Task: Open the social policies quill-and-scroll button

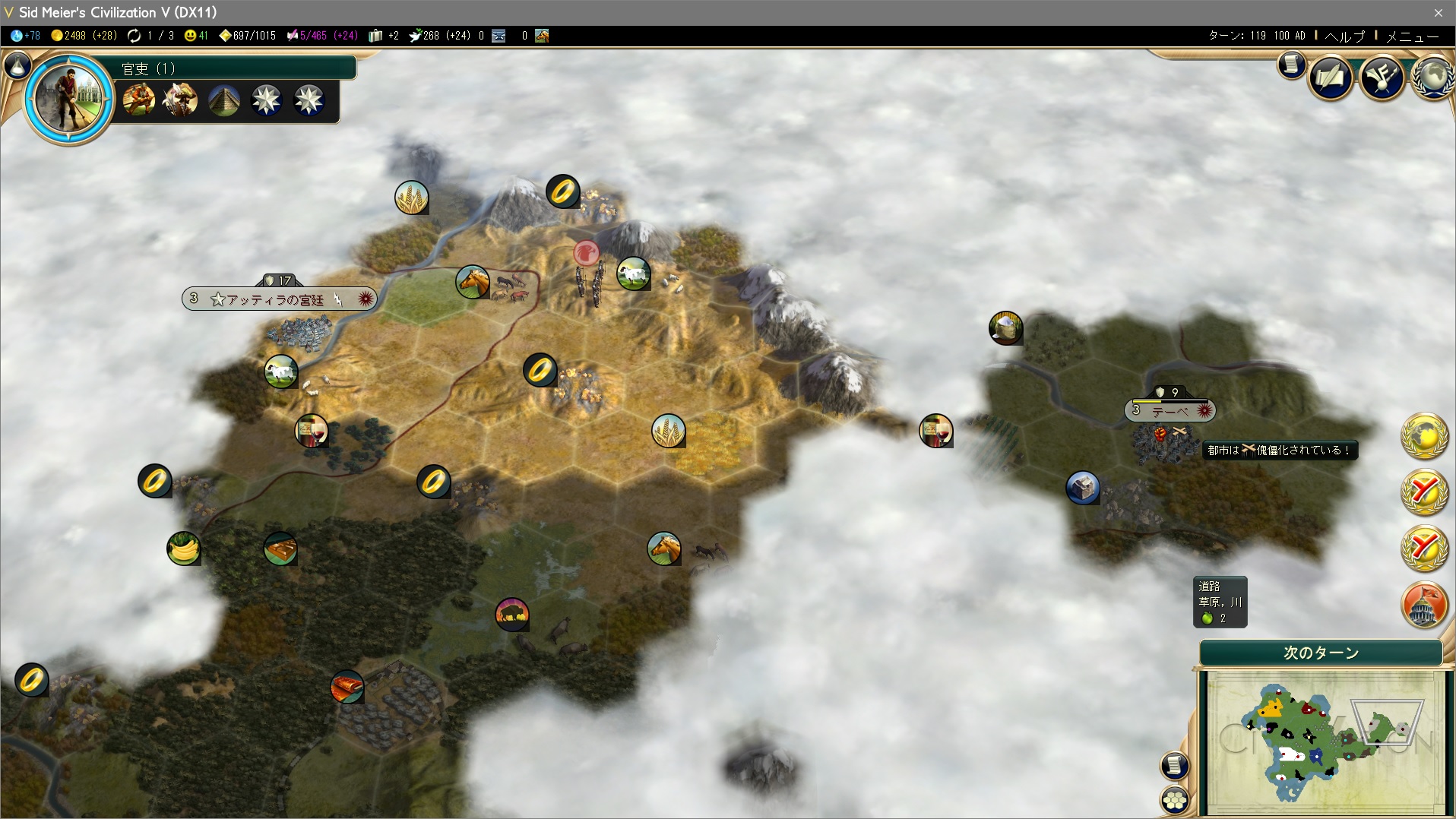Action: click(1331, 77)
